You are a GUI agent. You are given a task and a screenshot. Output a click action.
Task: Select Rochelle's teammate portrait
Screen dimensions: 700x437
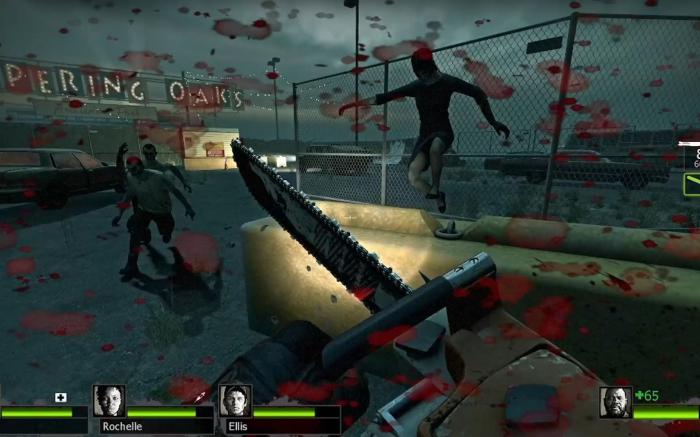point(109,400)
